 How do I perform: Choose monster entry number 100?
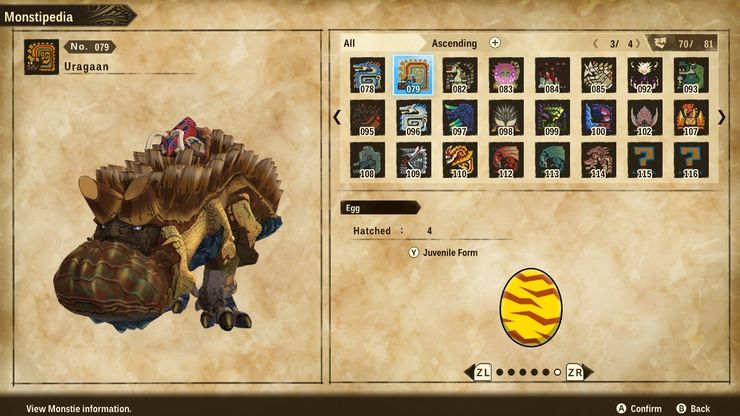pos(598,118)
